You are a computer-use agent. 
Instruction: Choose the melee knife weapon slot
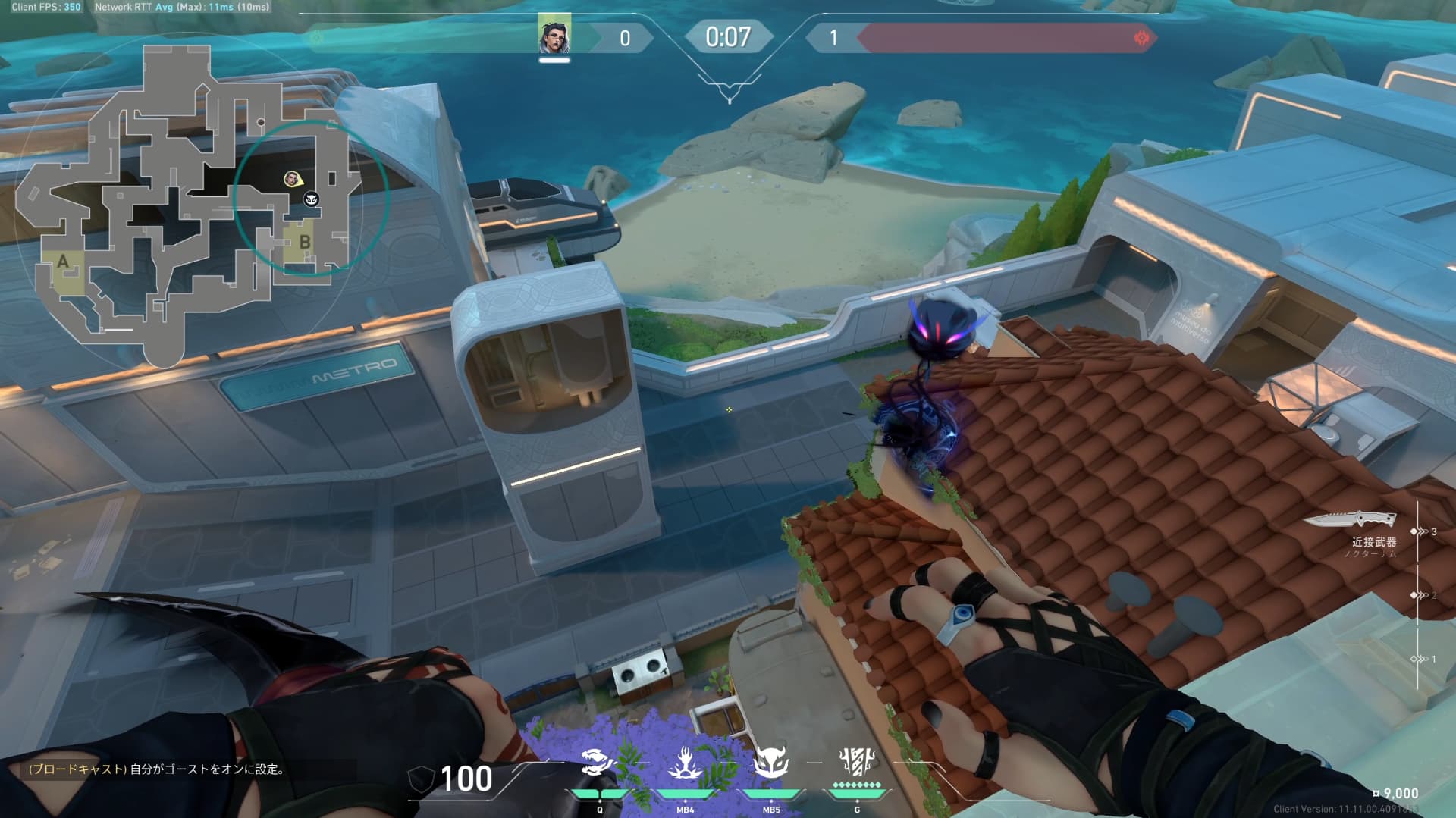point(1354,520)
